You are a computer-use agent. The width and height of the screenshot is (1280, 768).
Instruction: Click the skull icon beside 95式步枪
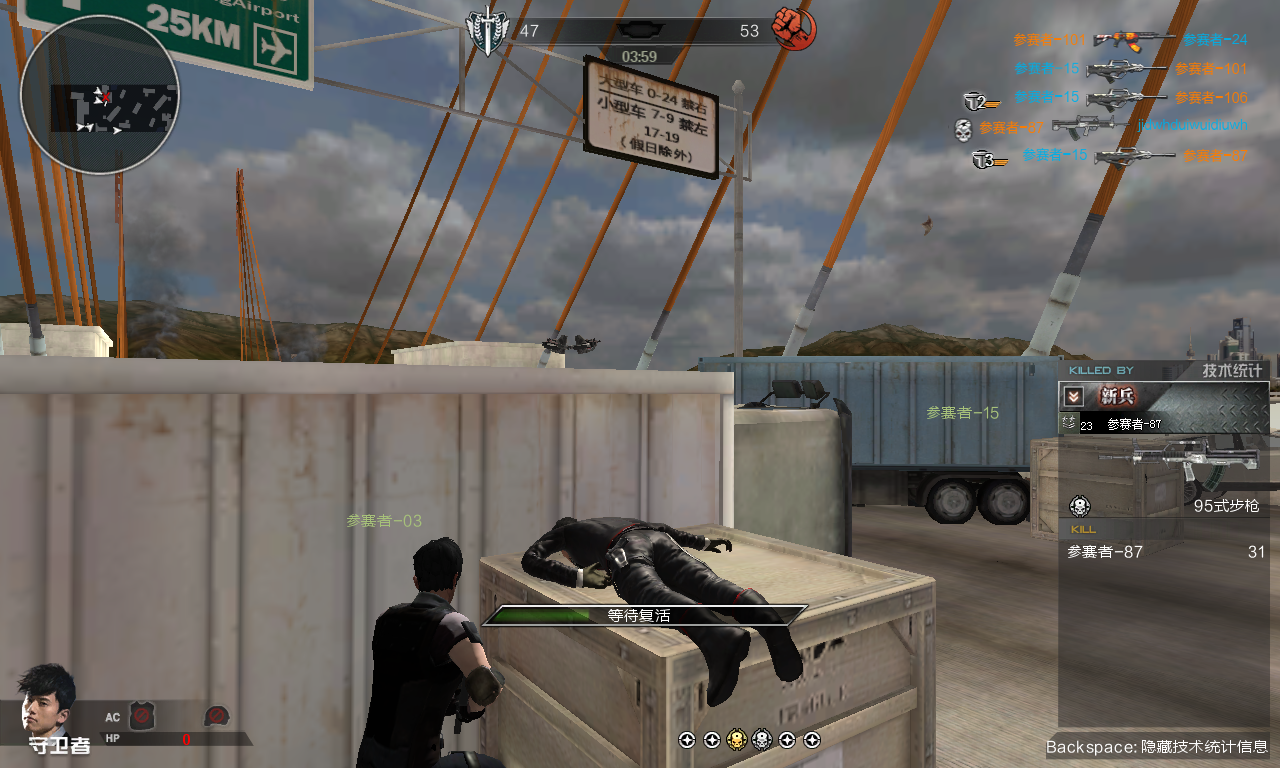click(x=1080, y=505)
